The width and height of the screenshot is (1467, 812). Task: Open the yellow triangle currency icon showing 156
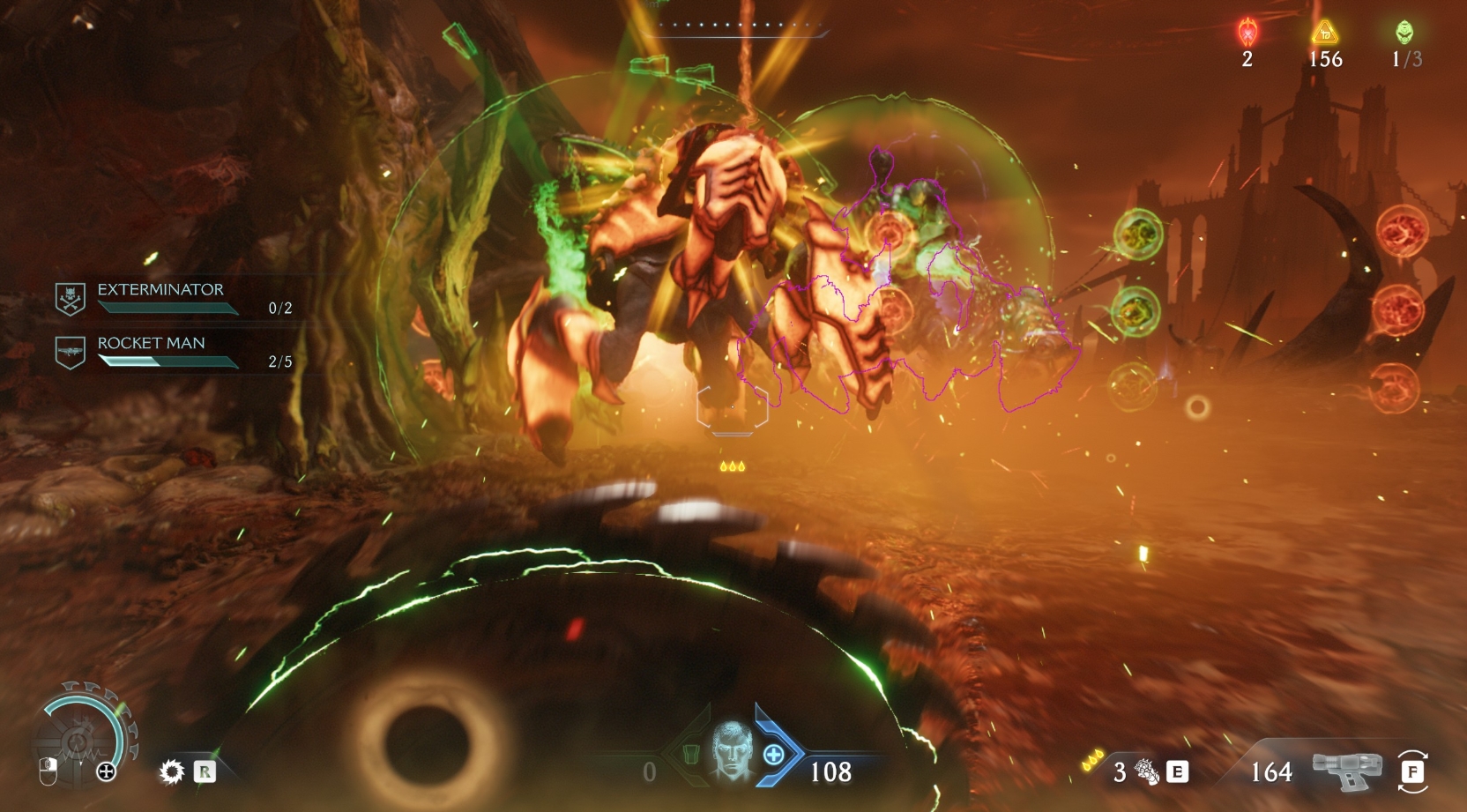tap(1324, 32)
